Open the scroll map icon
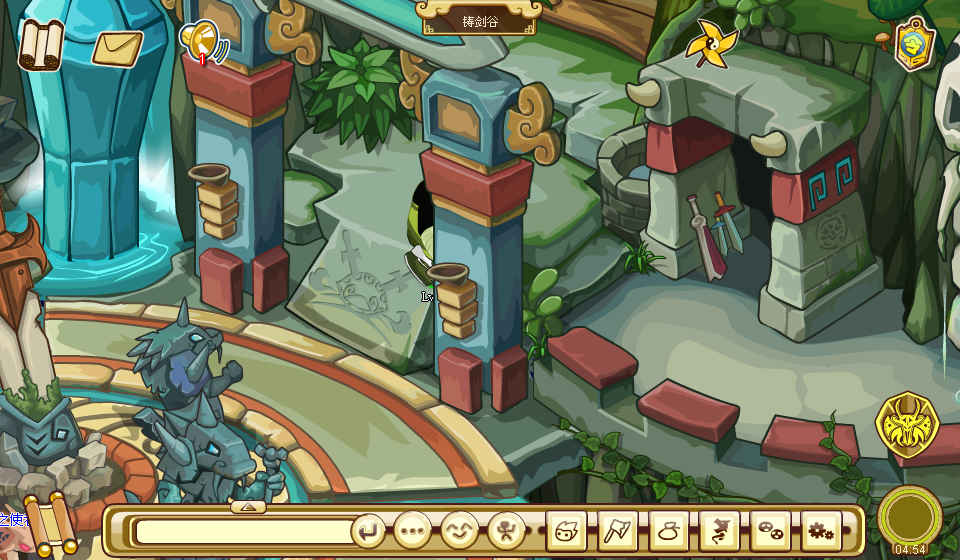Viewport: 960px width, 560px height. click(41, 46)
